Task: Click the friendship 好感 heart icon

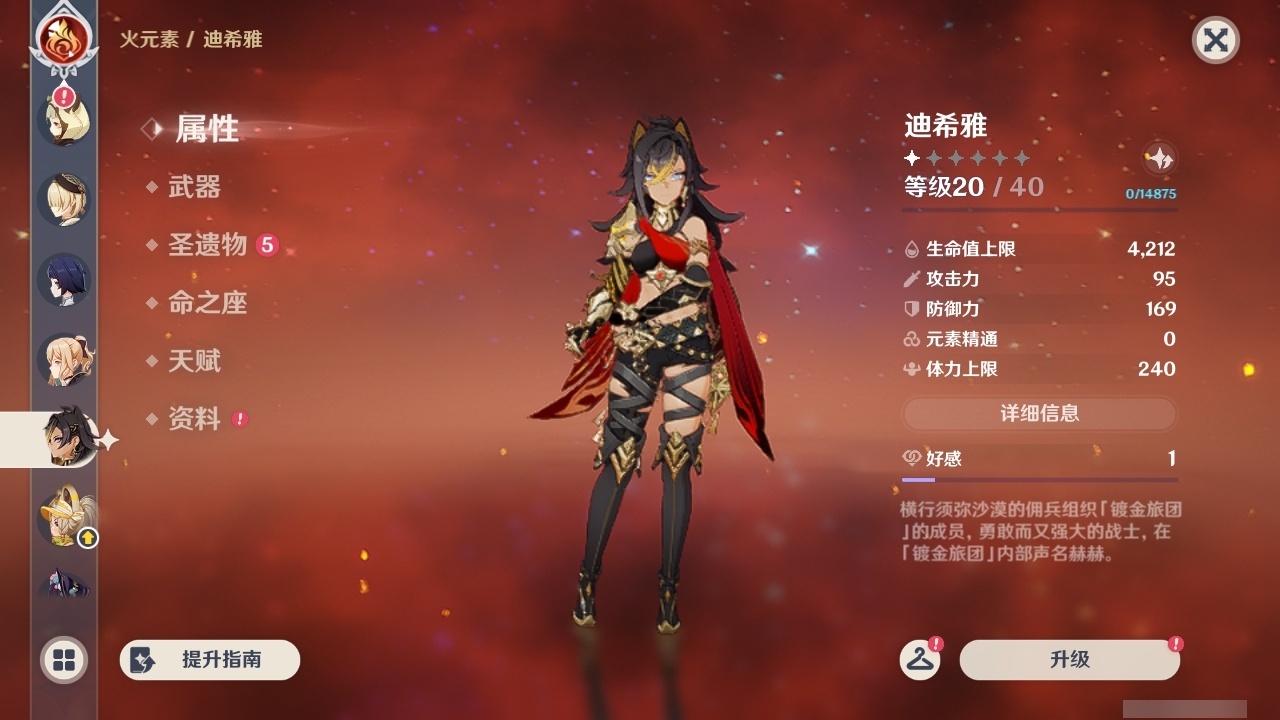Action: pos(911,457)
